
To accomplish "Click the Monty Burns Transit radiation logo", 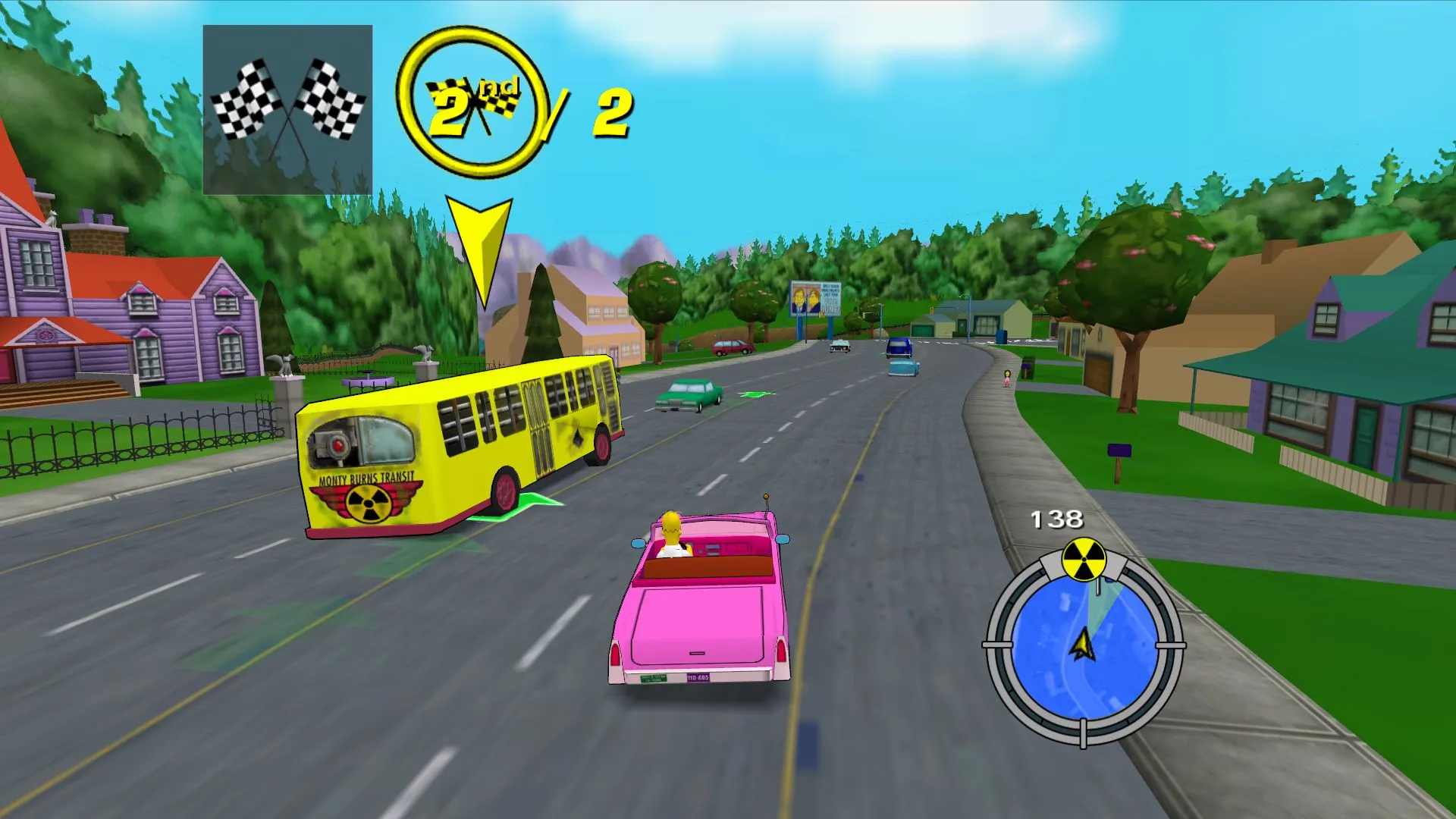I will (x=367, y=502).
